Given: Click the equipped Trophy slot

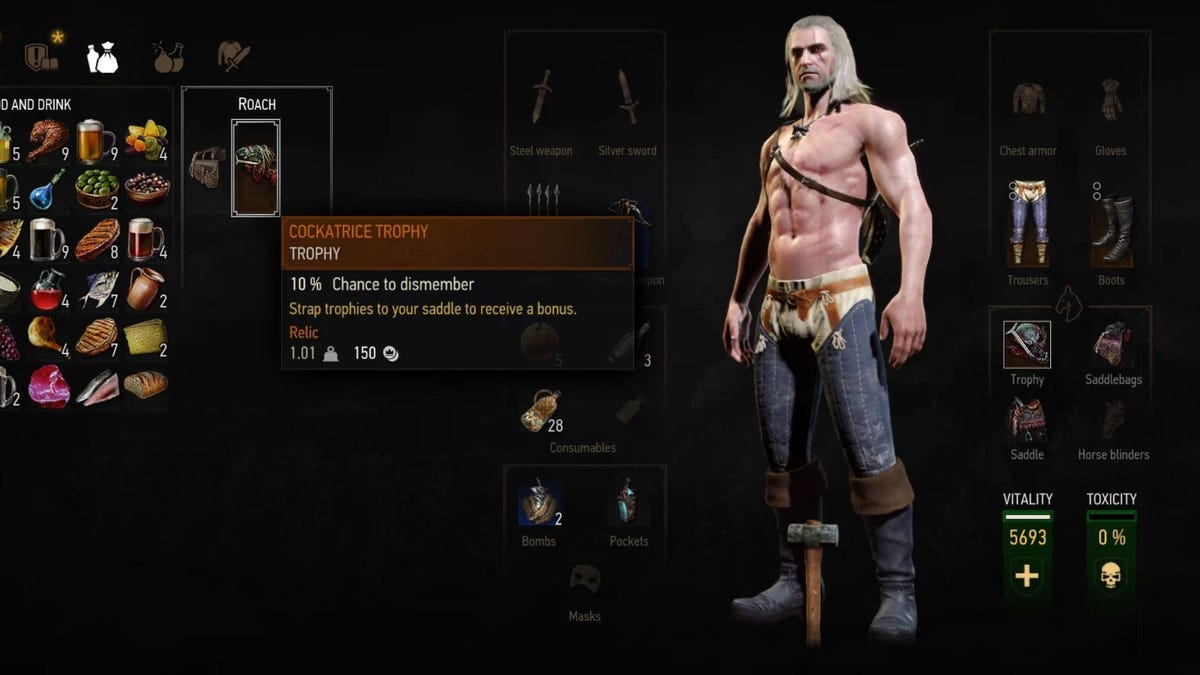Looking at the screenshot, I should [1027, 345].
